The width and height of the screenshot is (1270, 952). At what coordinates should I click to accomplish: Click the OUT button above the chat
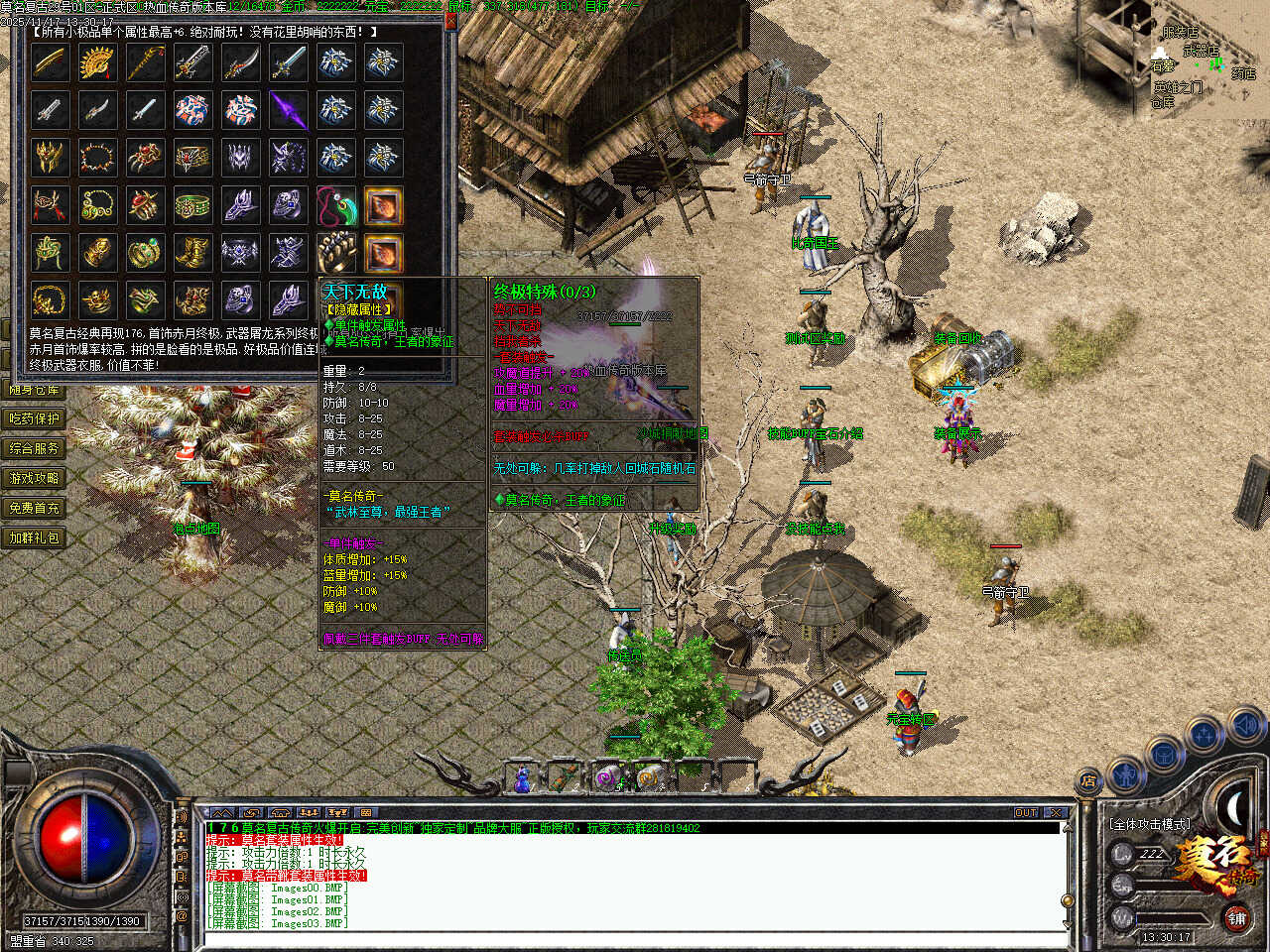click(1026, 813)
